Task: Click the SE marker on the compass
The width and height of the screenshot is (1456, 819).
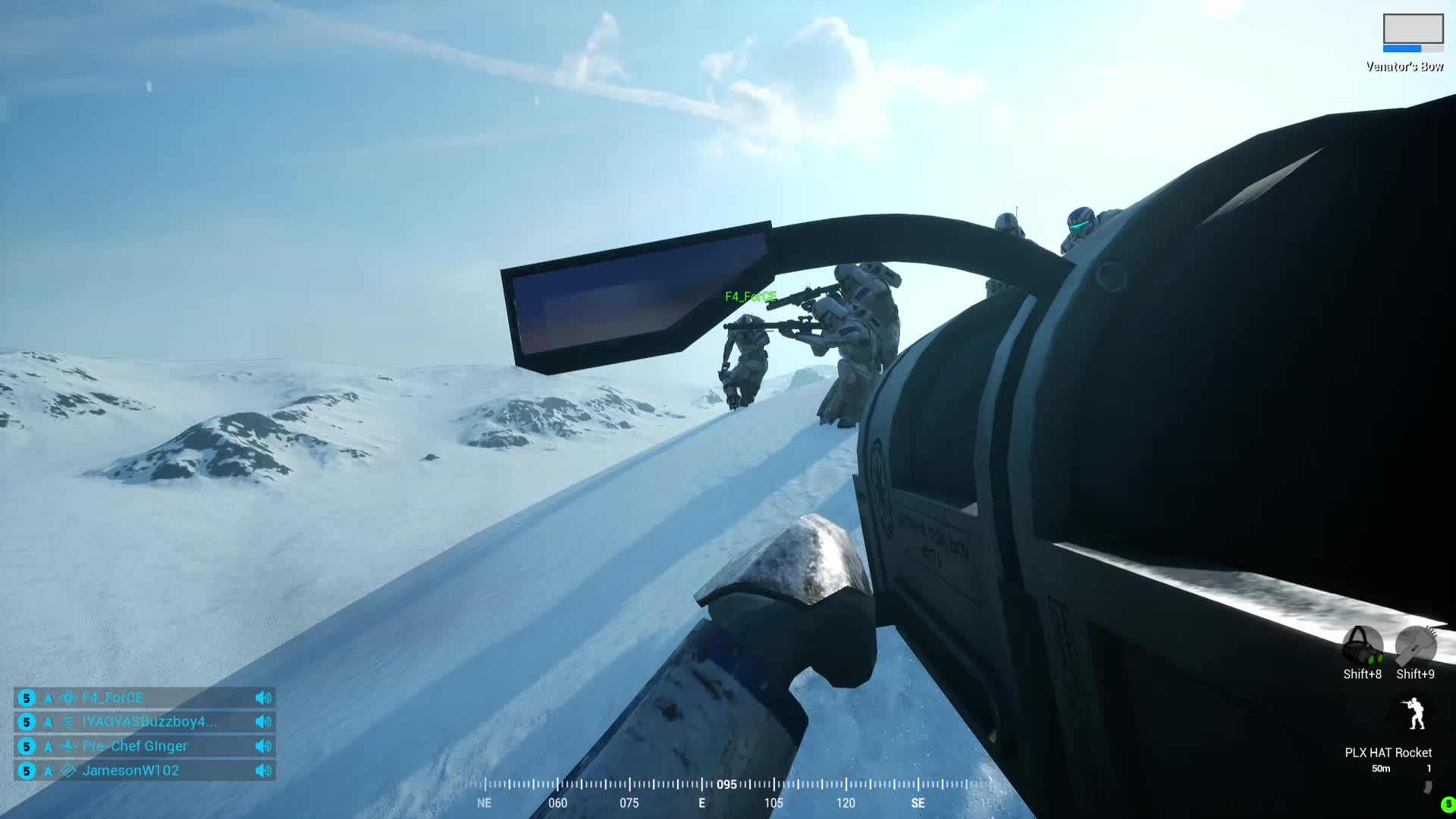Action: pos(917,802)
